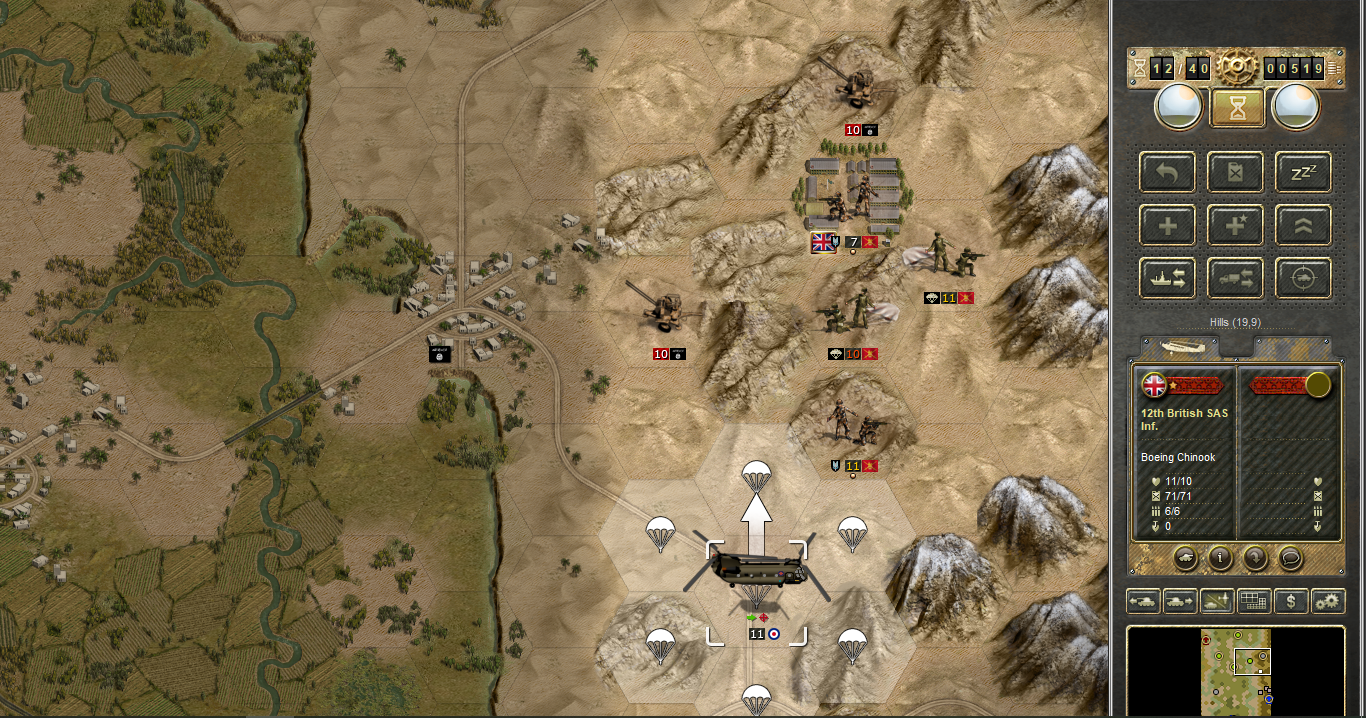The height and width of the screenshot is (718, 1366).
Task: Select the Chinook helicopter unit
Action: click(756, 572)
